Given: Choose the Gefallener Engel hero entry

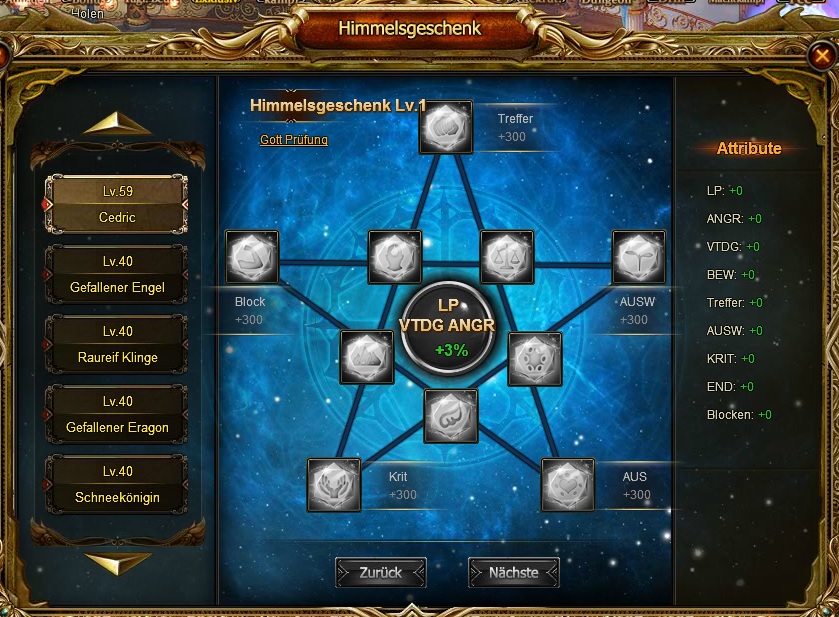Looking at the screenshot, I should (x=117, y=275).
